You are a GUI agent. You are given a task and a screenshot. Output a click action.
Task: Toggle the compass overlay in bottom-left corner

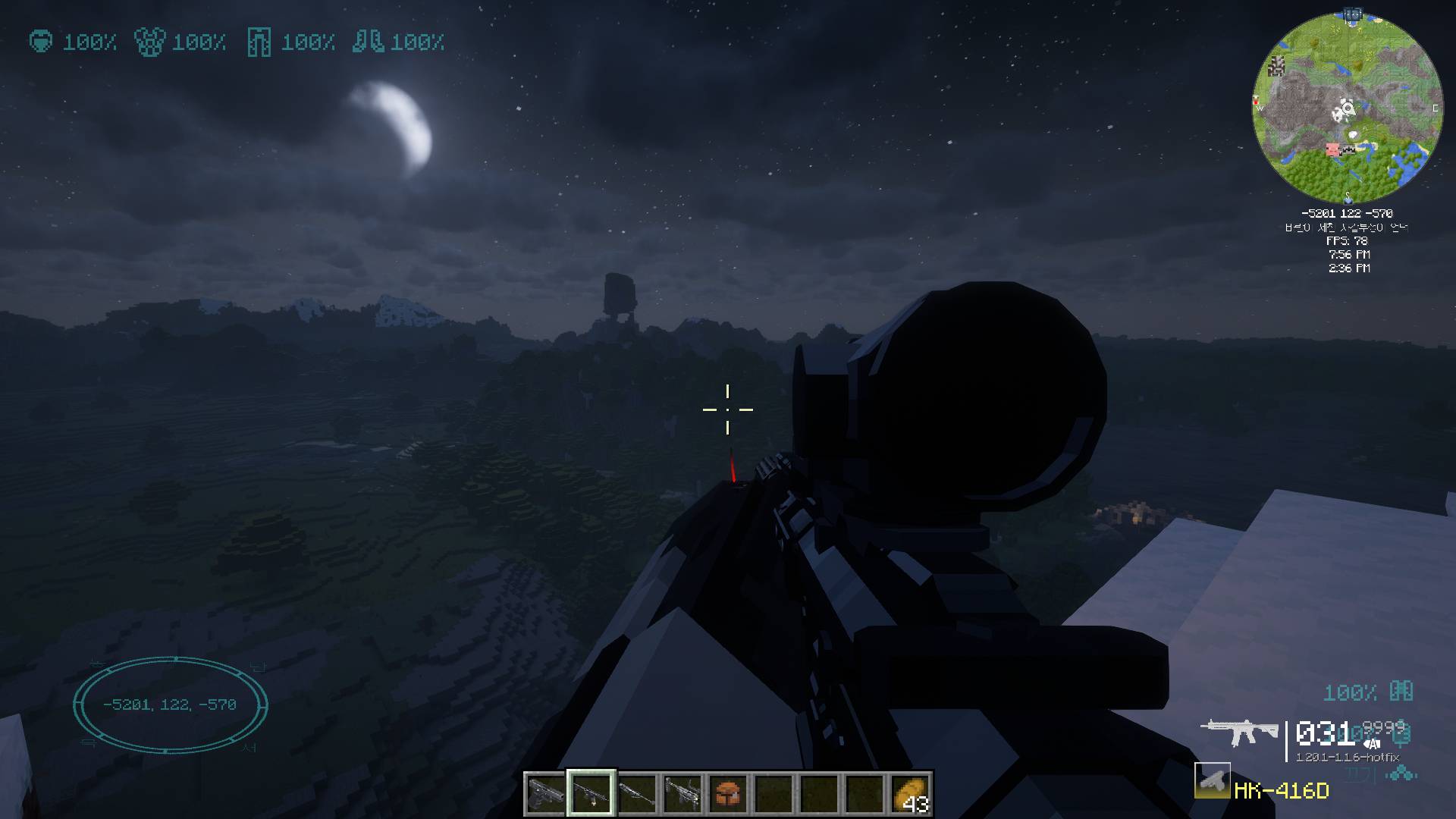171,705
